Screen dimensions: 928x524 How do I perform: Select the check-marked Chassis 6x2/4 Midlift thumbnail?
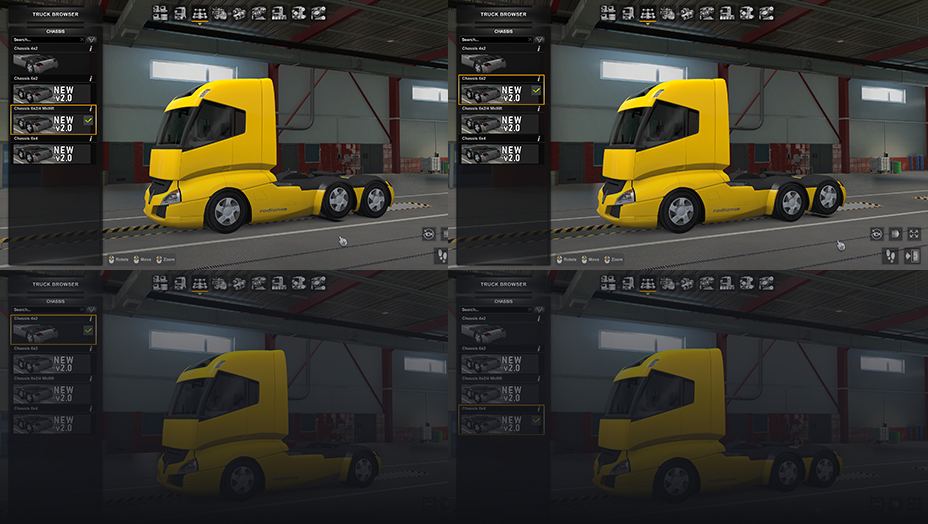(52, 121)
